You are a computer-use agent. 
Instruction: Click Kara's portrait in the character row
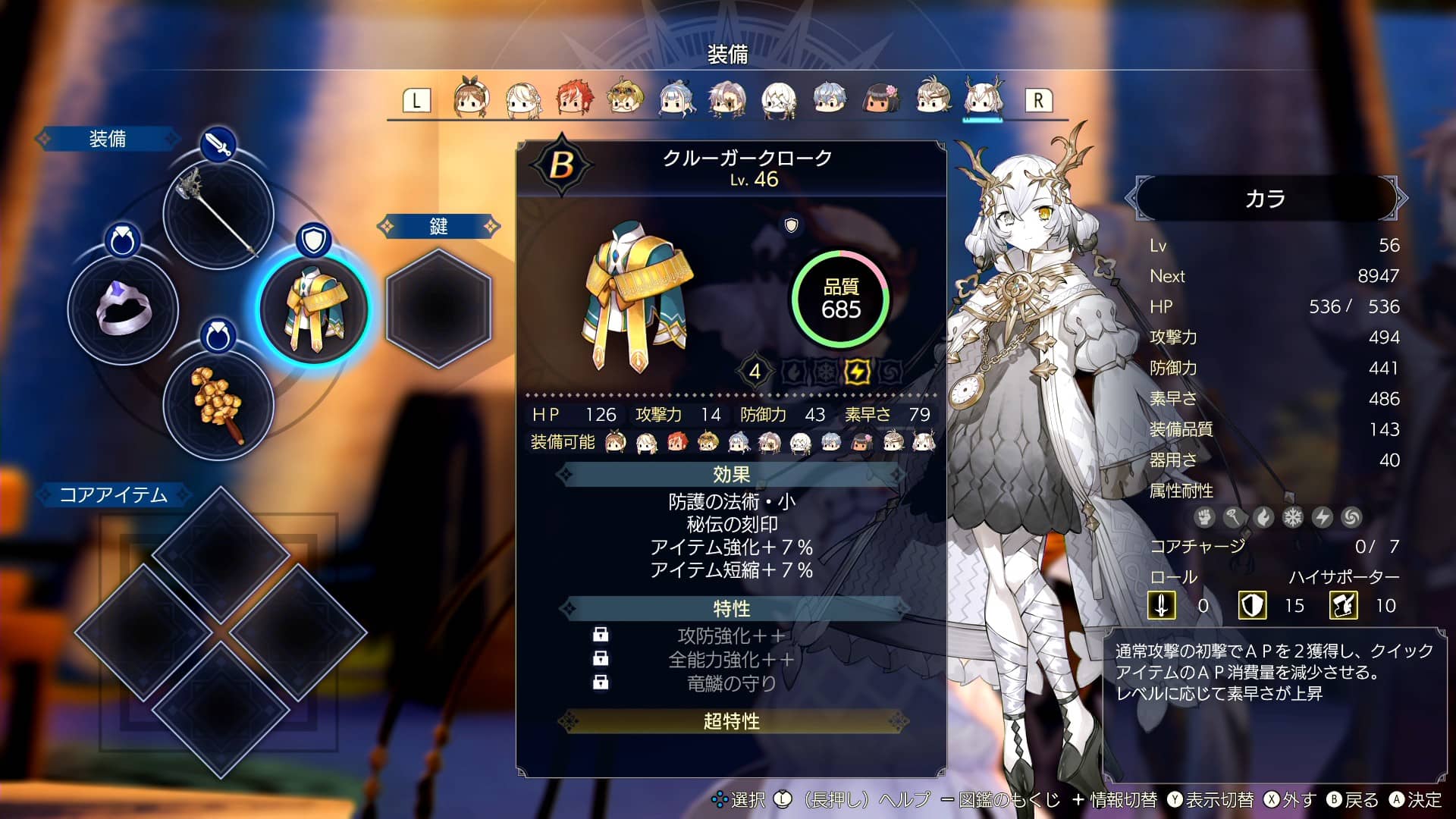984,99
